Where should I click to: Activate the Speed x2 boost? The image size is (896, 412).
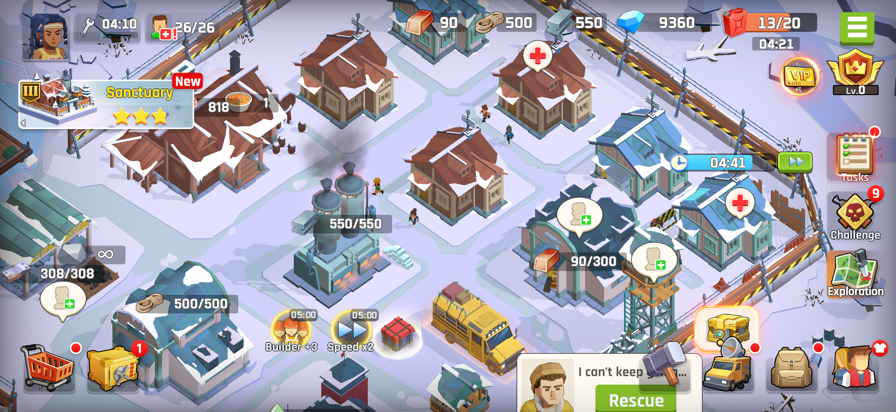point(351,329)
